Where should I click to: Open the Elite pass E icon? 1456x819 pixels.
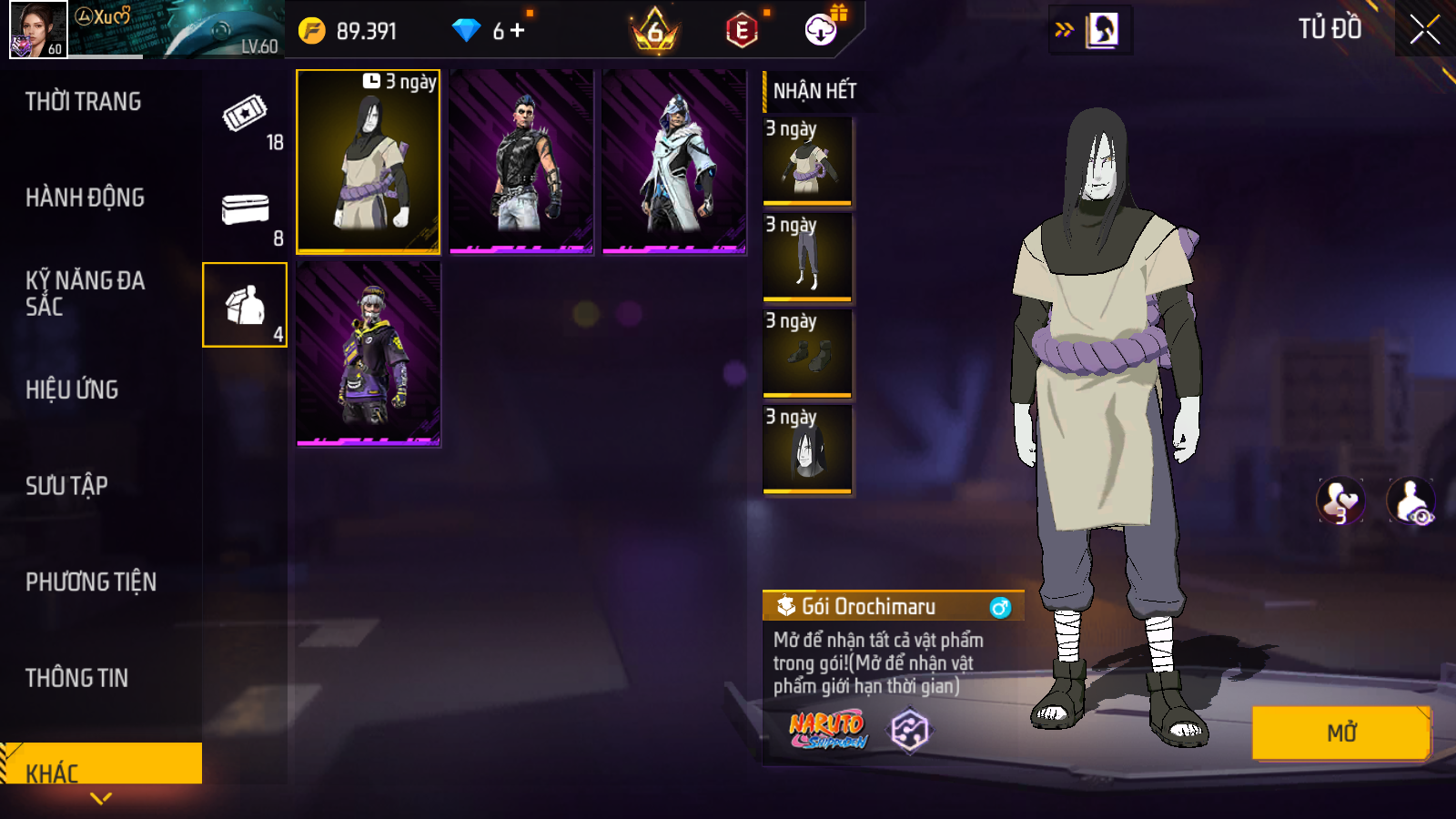coord(742,31)
